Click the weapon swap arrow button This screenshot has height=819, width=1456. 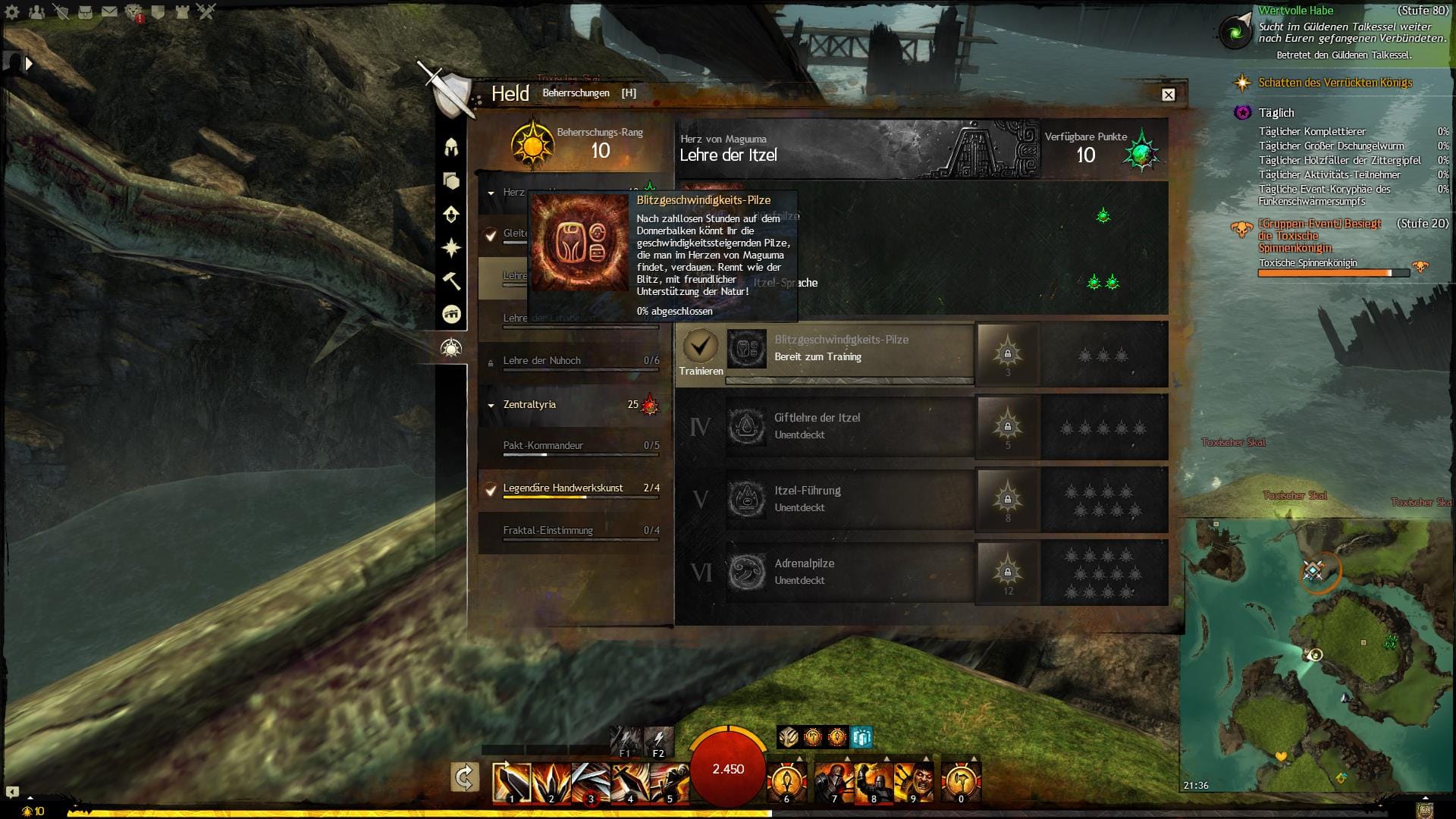pos(464,777)
